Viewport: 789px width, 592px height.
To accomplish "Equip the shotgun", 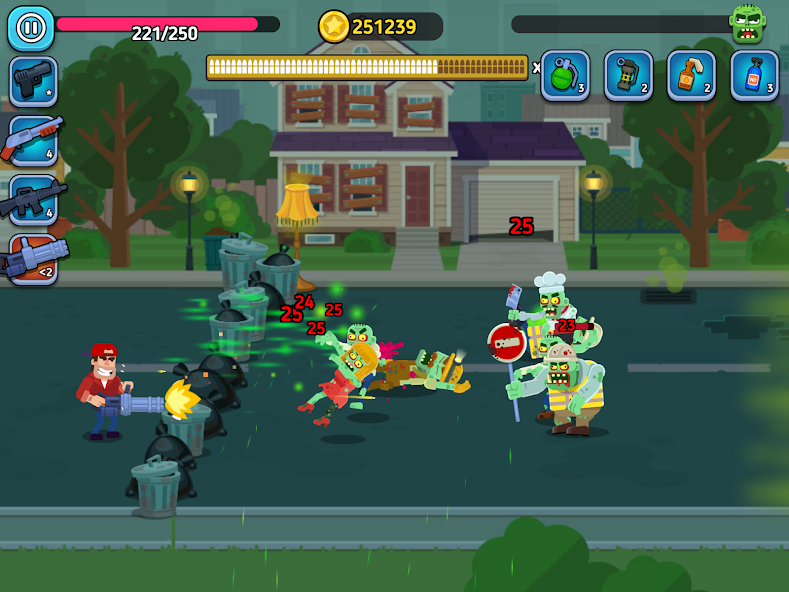I will pos(33,141).
